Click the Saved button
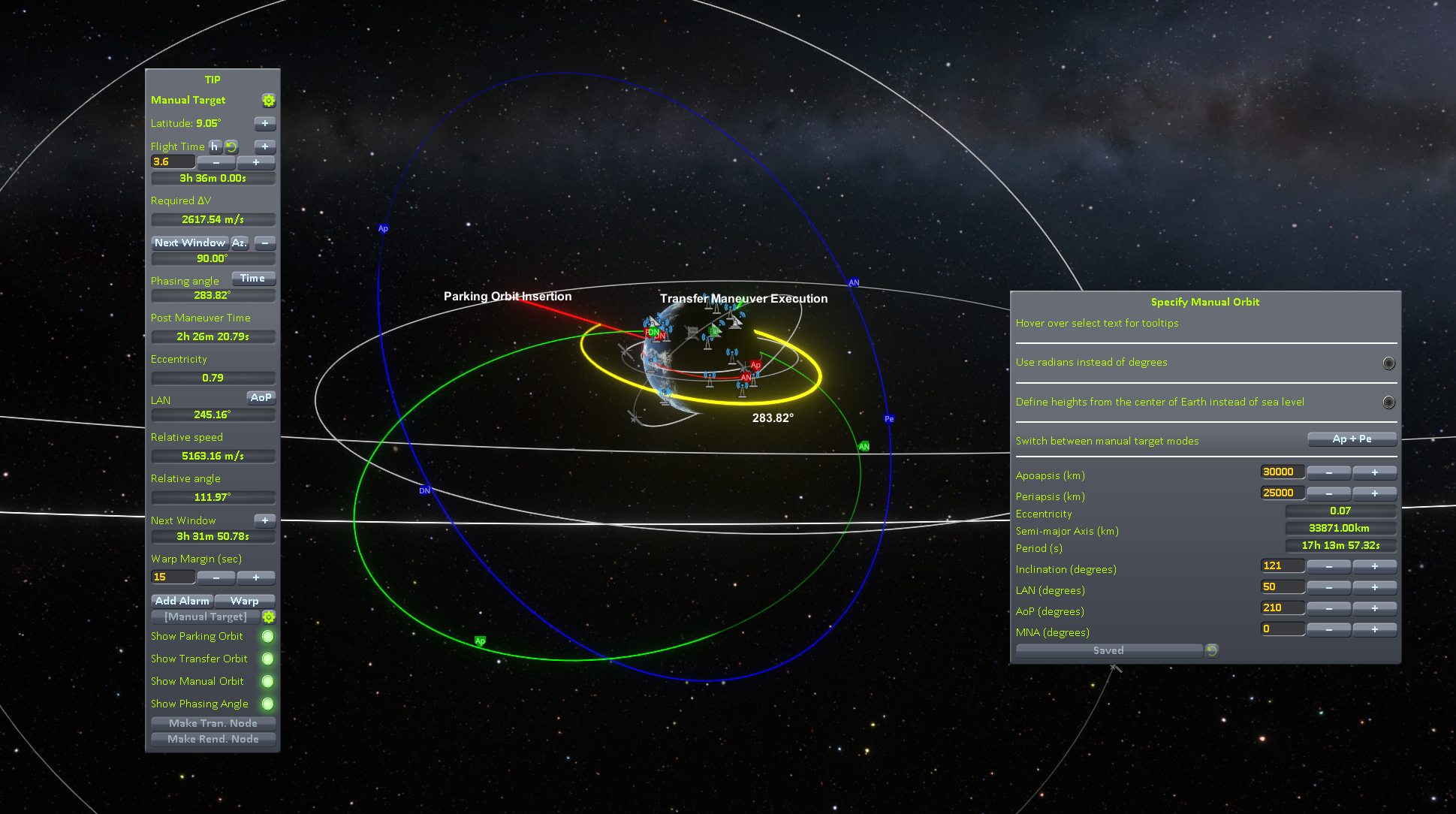 [x=1108, y=650]
